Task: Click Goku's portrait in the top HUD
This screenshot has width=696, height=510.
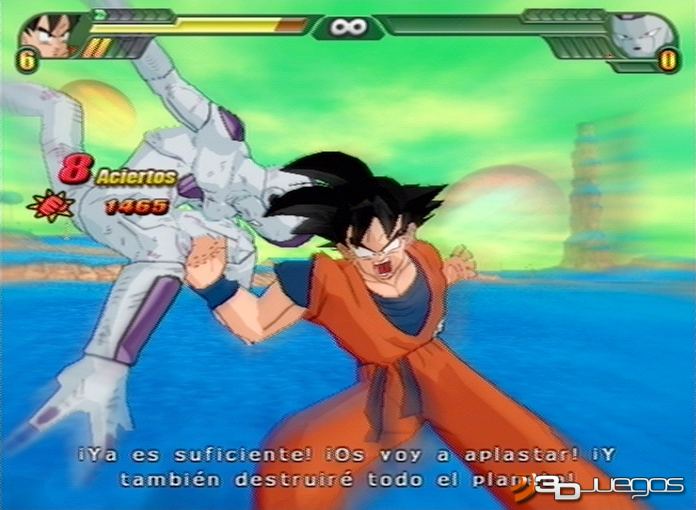Action: tap(48, 34)
